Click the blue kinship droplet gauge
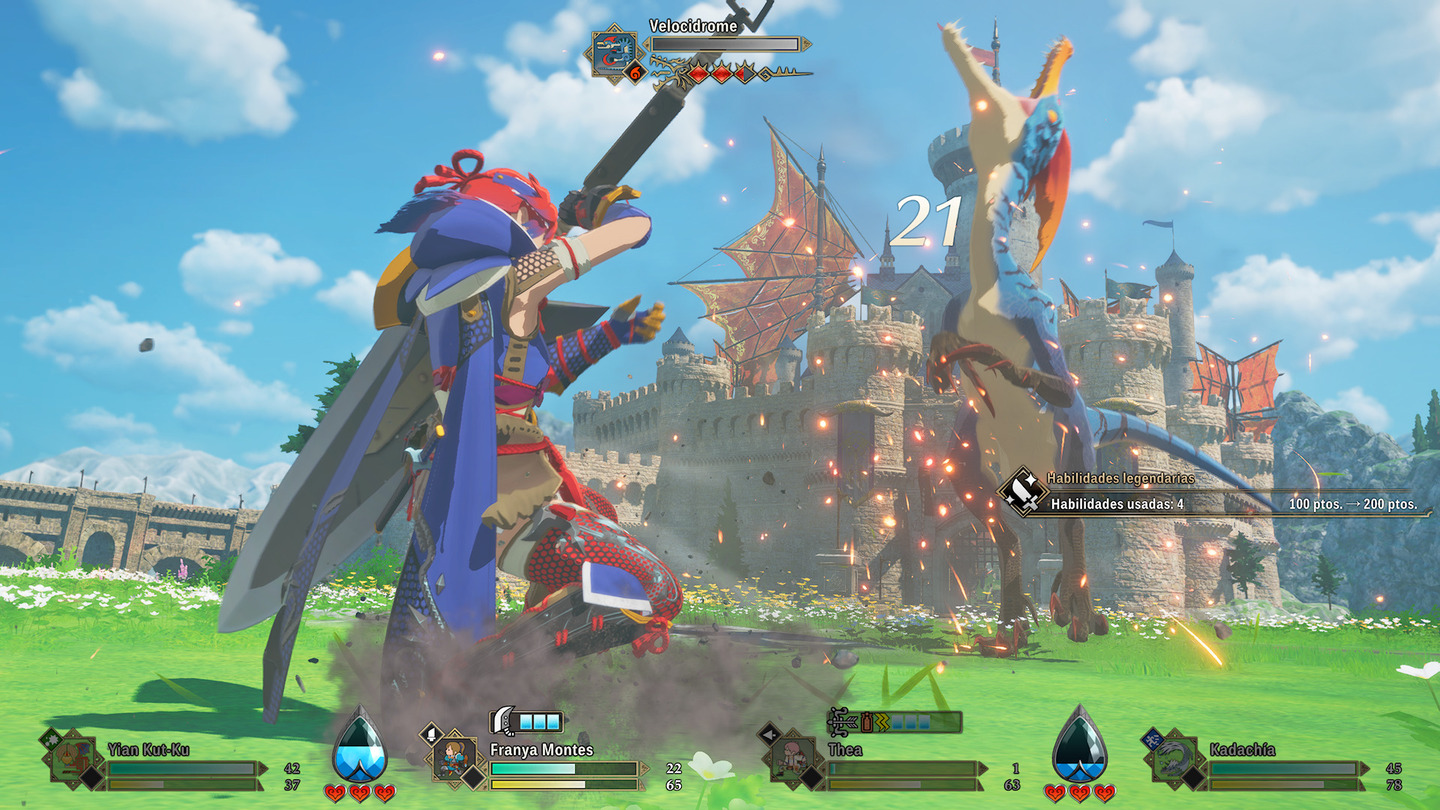Viewport: 1440px width, 810px height. 359,745
